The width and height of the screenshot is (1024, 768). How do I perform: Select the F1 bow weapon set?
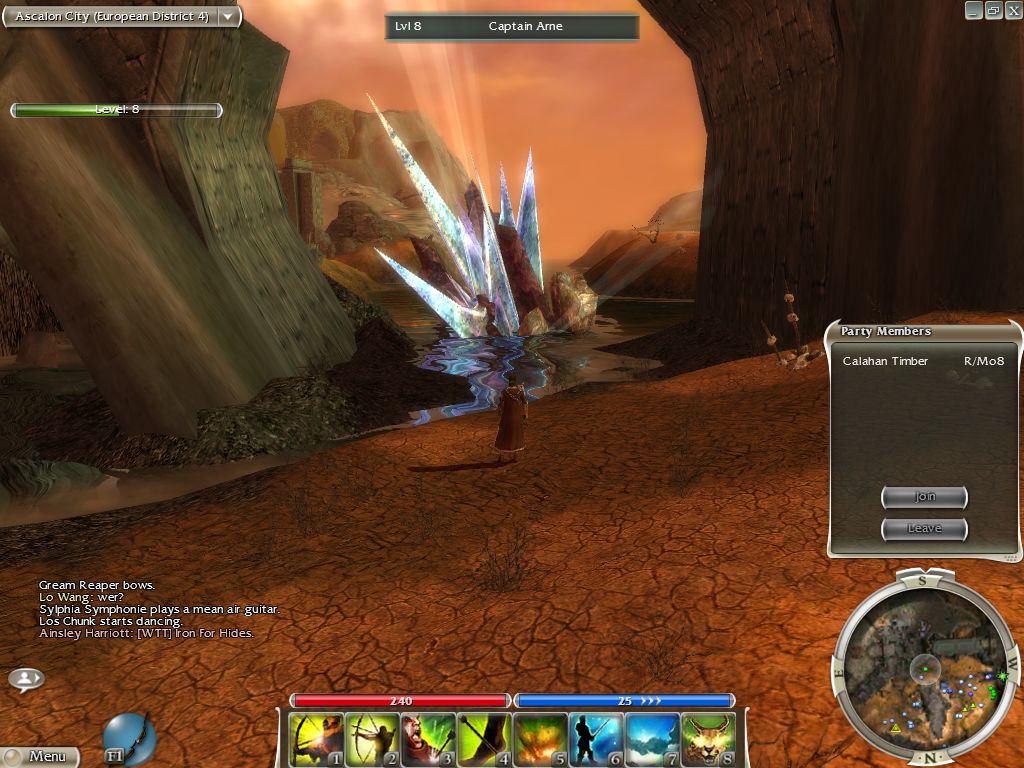pyautogui.click(x=130, y=738)
